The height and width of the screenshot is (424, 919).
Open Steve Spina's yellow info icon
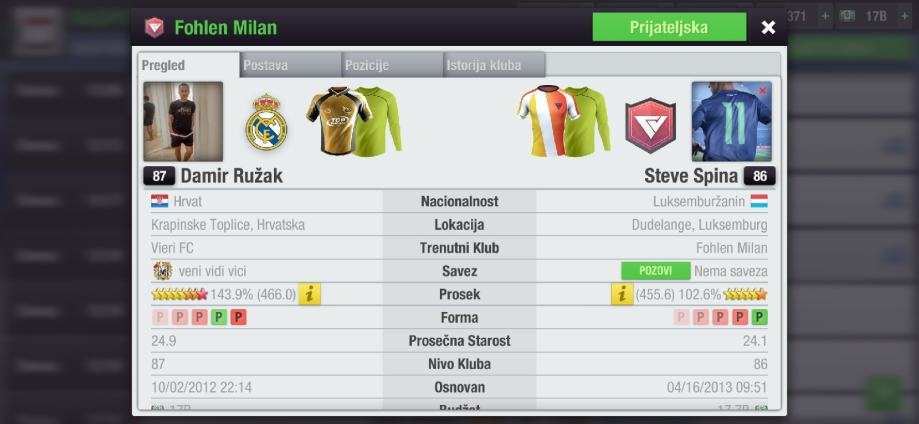pos(622,294)
